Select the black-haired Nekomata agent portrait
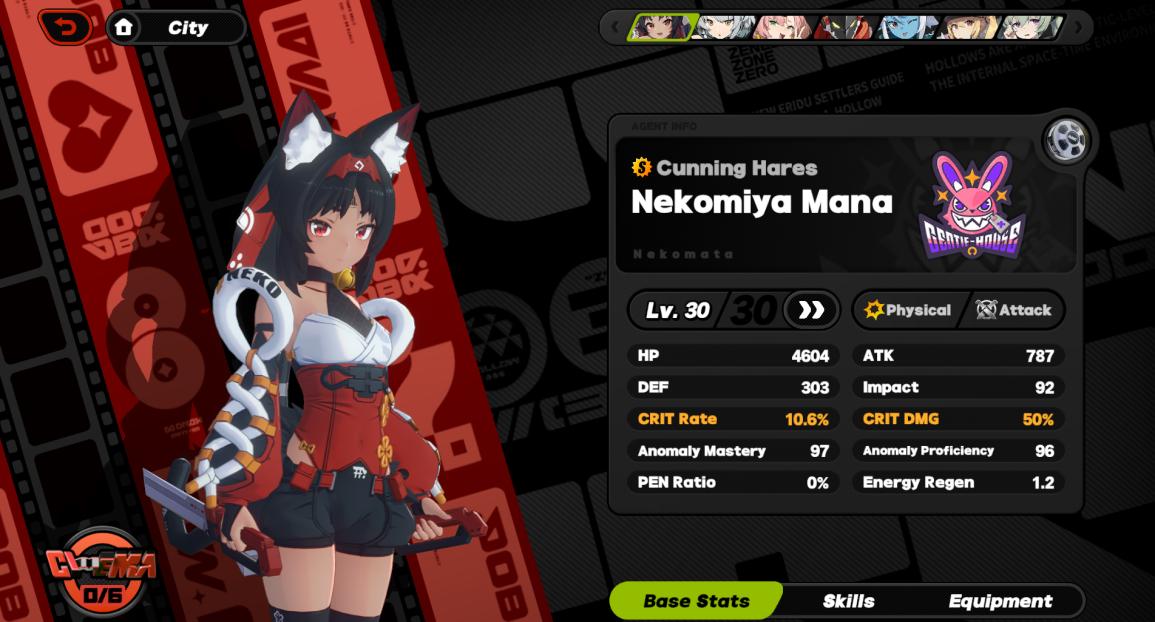 coord(661,27)
